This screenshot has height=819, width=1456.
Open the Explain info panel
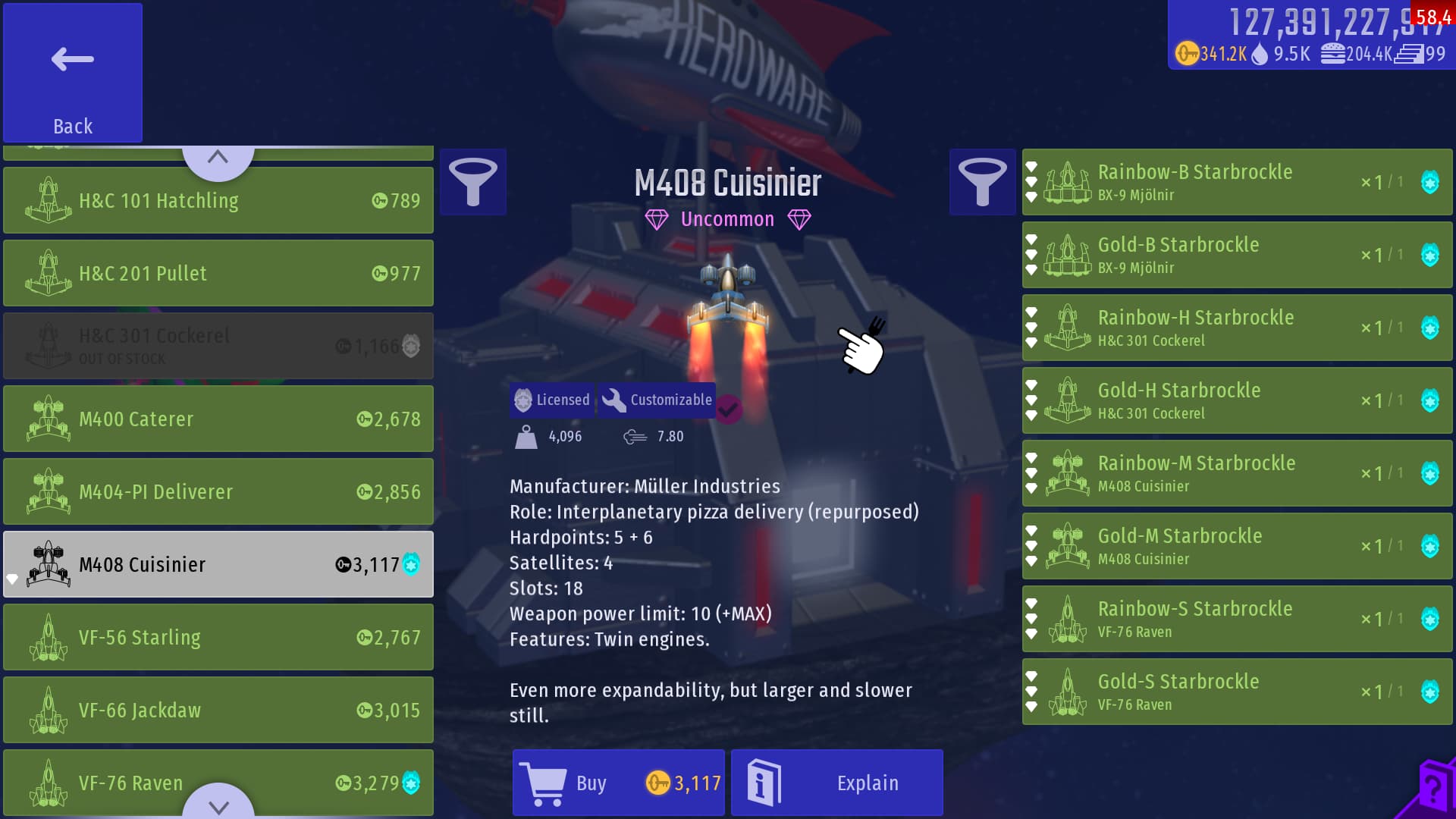point(836,783)
